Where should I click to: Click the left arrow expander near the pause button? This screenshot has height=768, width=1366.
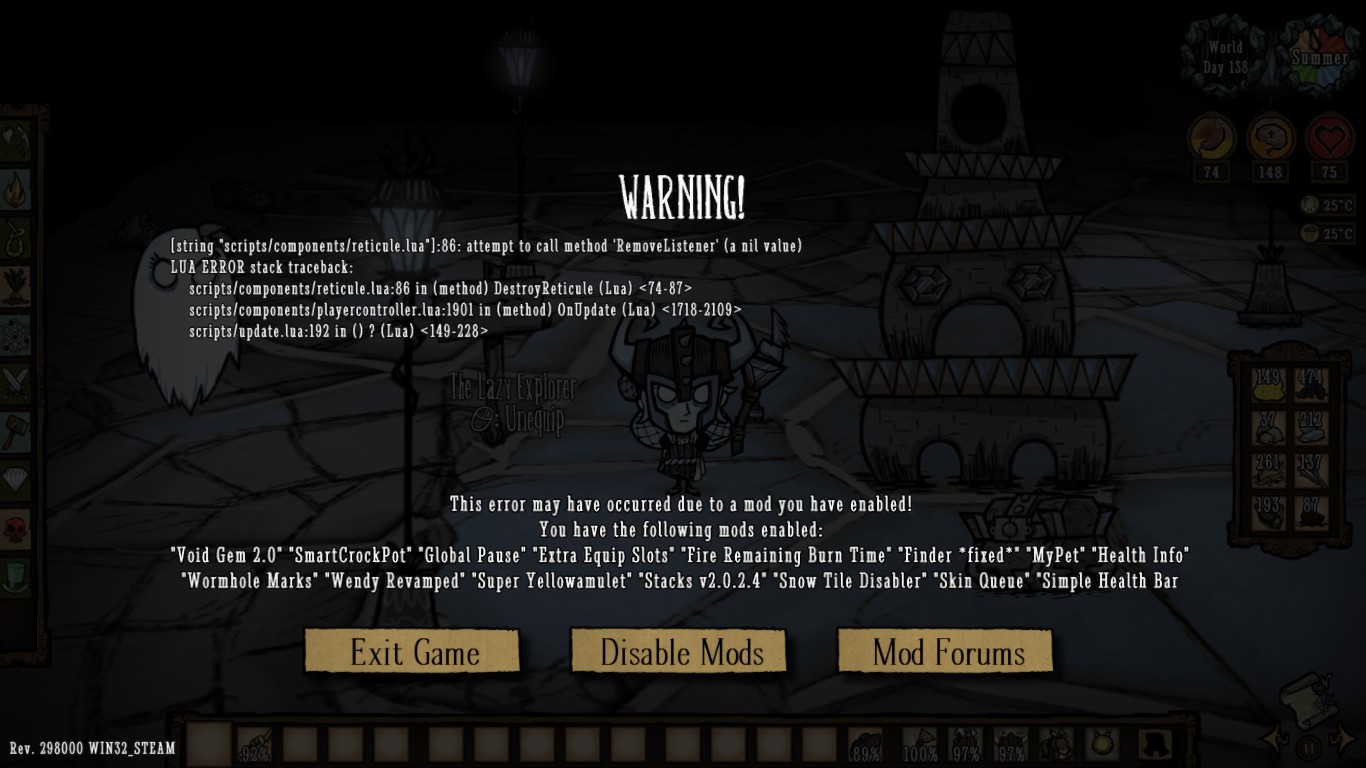coord(1274,740)
